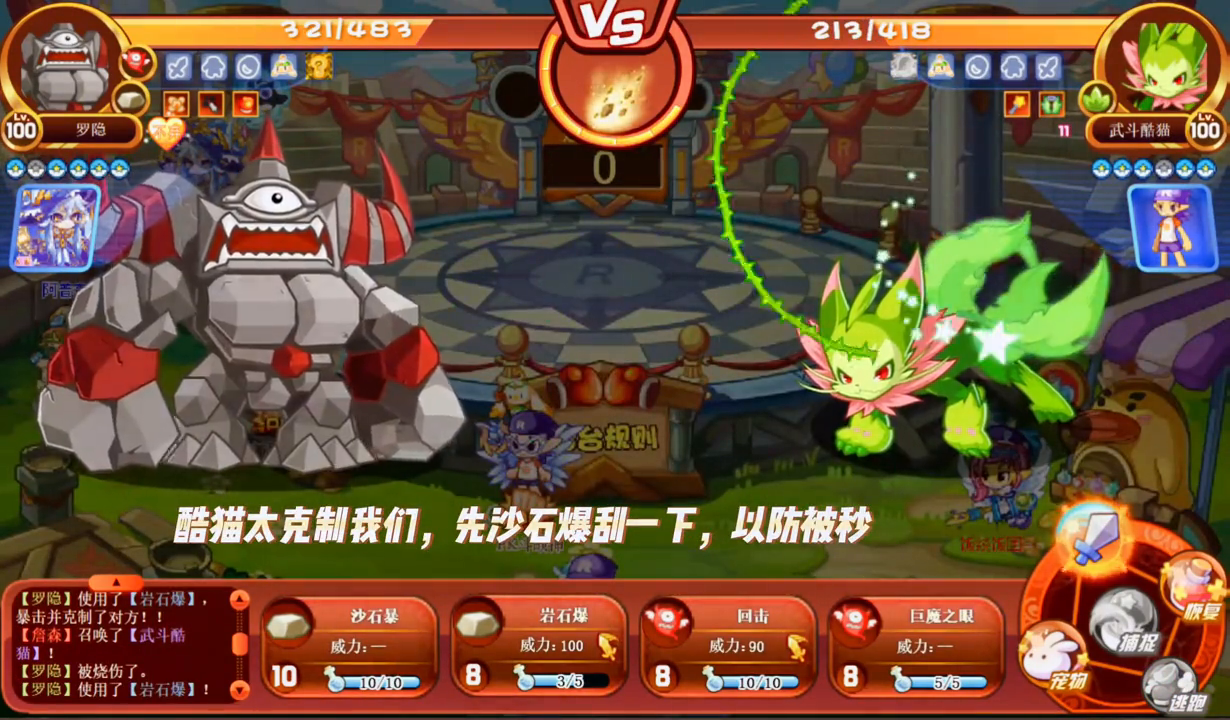Image resolution: width=1230 pixels, height=720 pixels.
Task: Choose the 回击 skill
Action: [727, 646]
